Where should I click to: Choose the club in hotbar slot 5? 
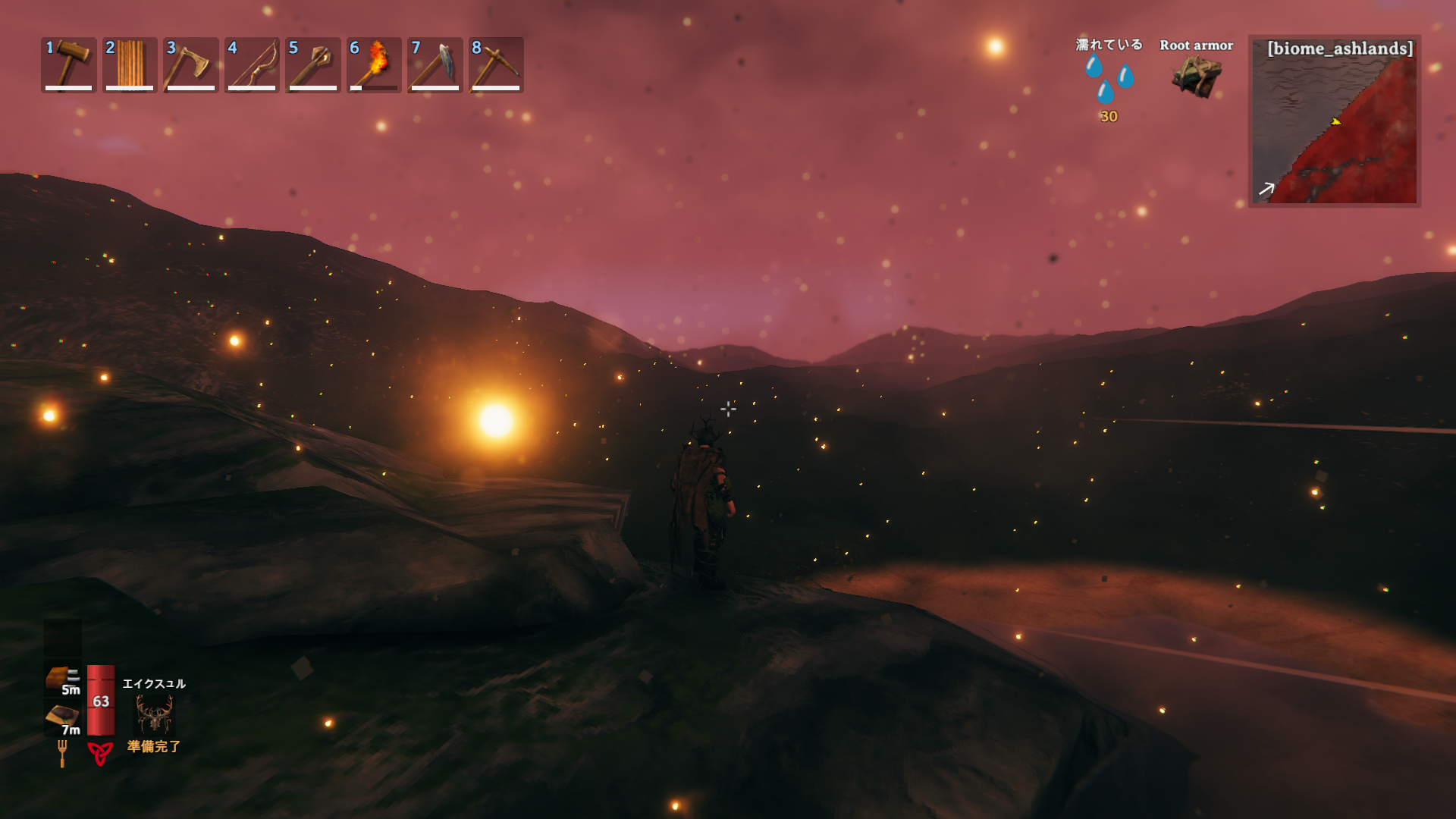click(x=312, y=64)
